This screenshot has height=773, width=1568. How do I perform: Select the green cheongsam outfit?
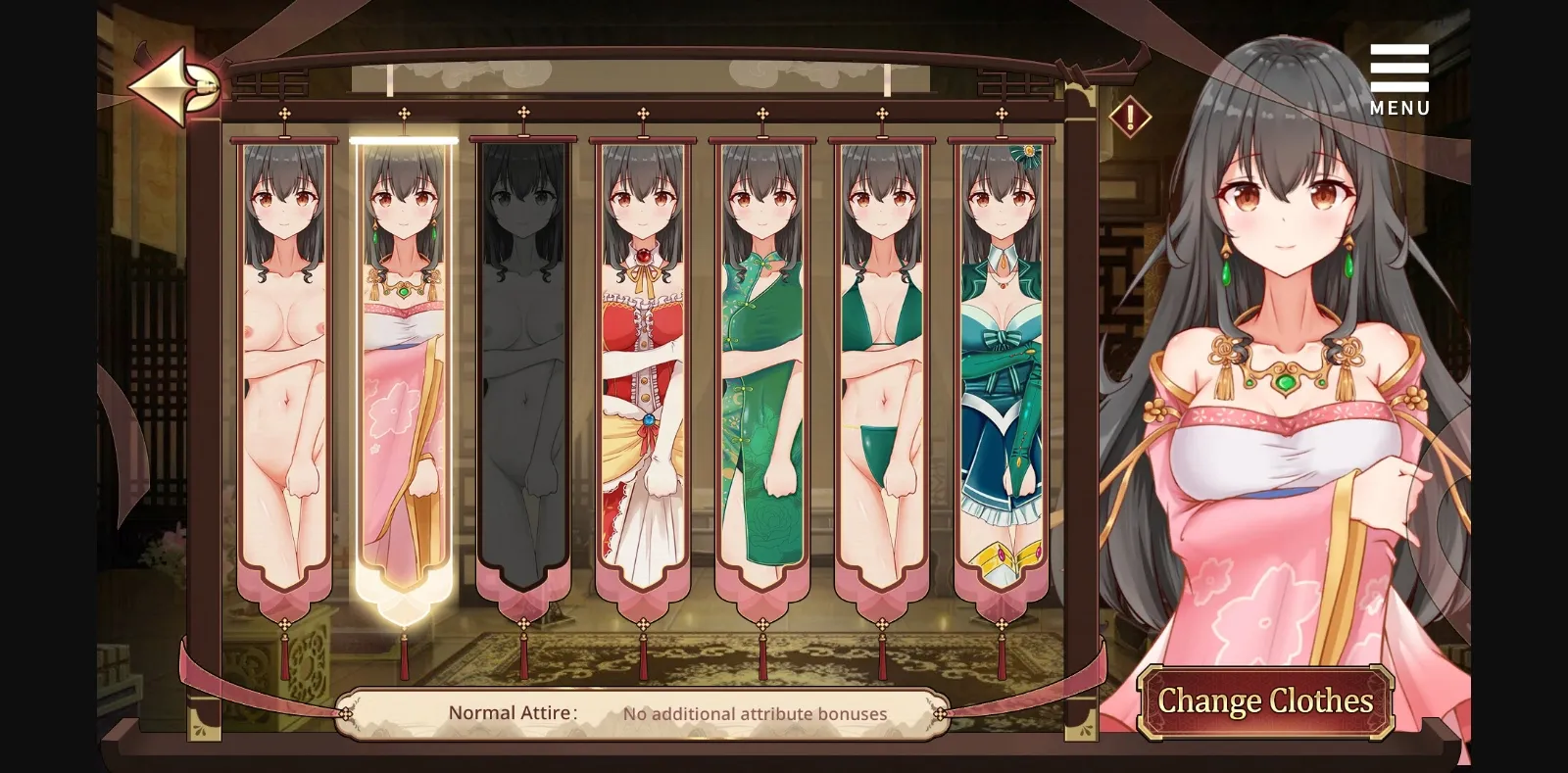click(762, 362)
